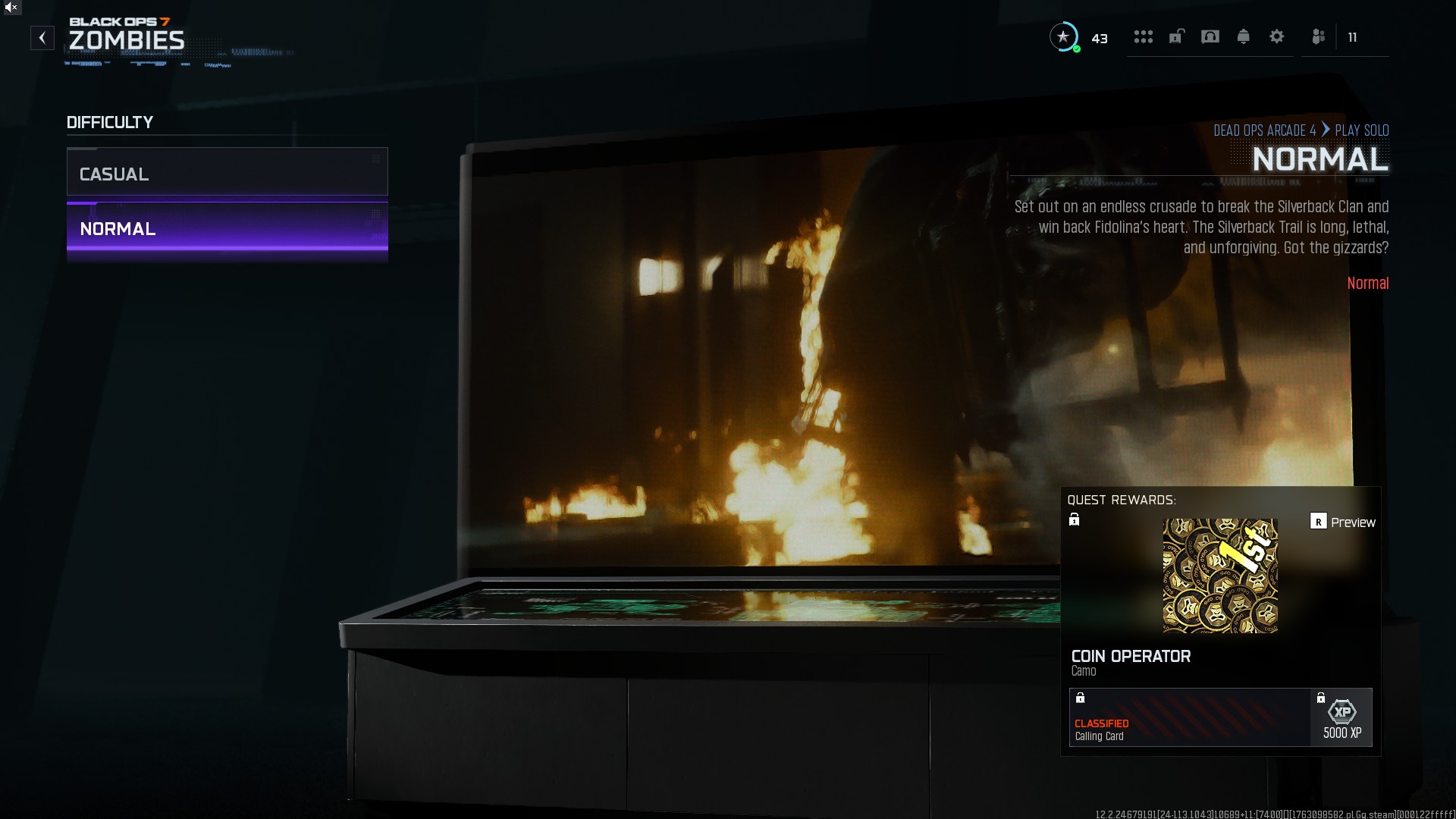This screenshot has height=819, width=1456.
Task: Open the notifications bell
Action: (x=1244, y=36)
